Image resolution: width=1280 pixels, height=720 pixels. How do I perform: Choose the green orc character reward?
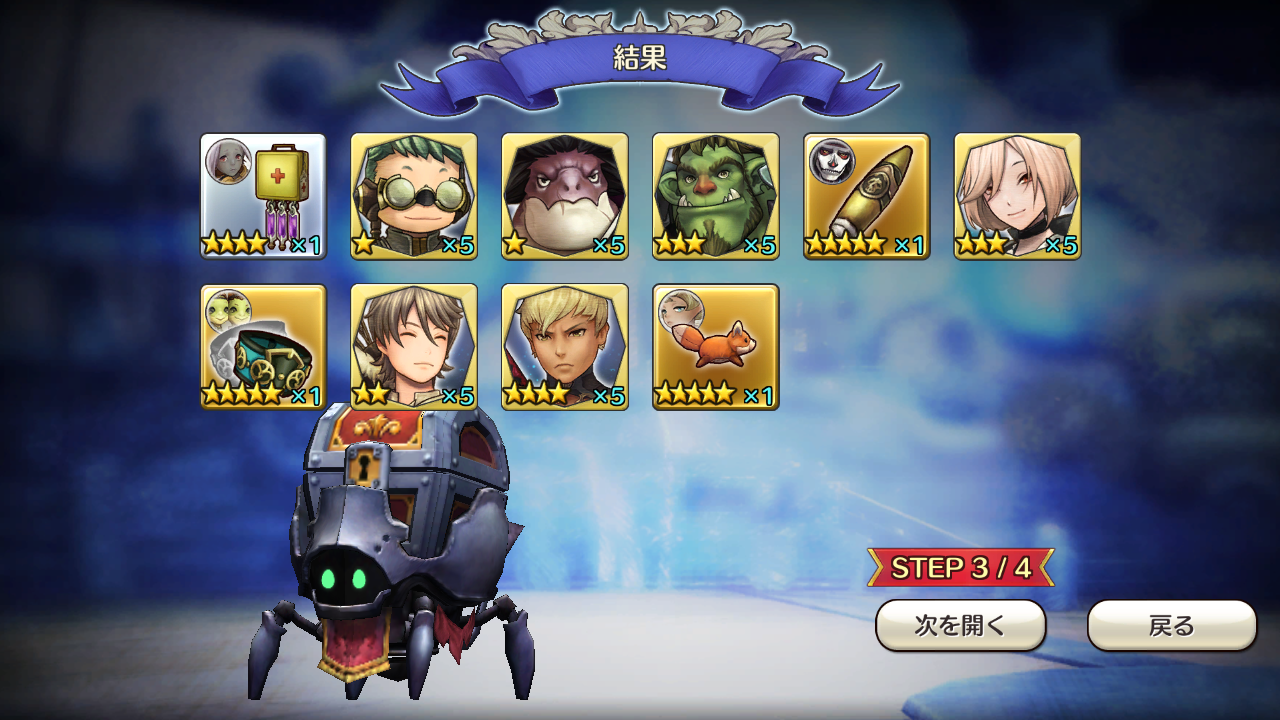(x=716, y=196)
